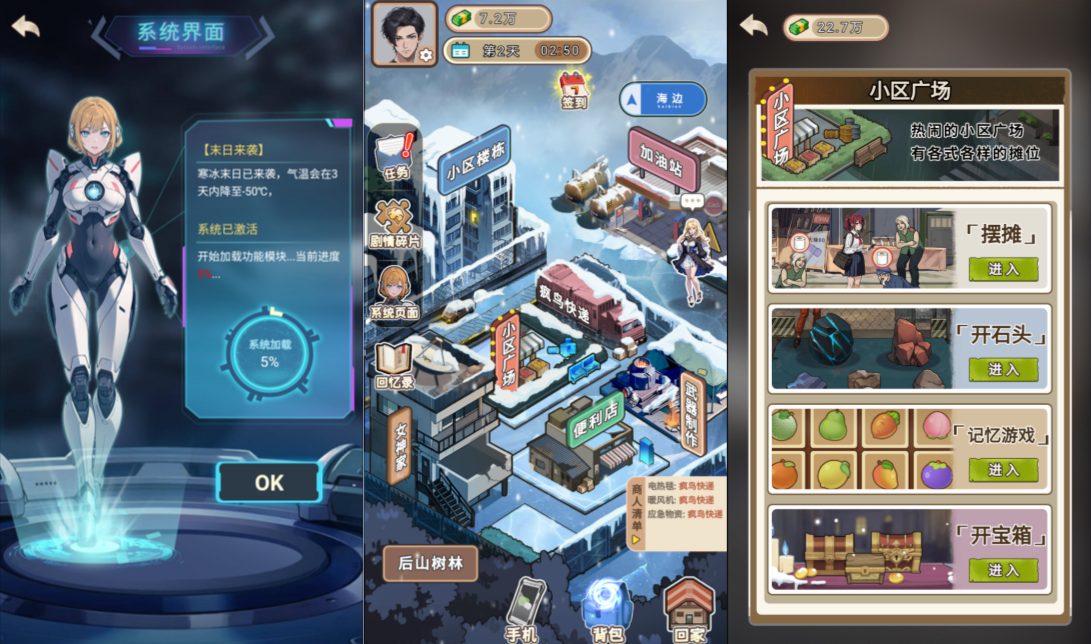Travel to 海边 via the direction button
The width and height of the screenshot is (1091, 644).
click(x=662, y=98)
